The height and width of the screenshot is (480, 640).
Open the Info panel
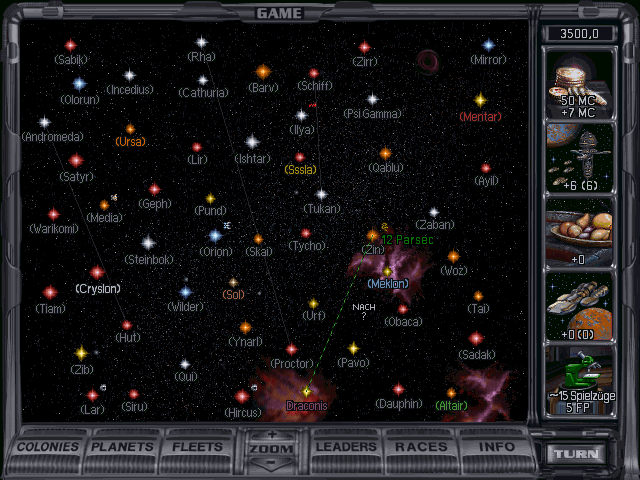[x=496, y=447]
